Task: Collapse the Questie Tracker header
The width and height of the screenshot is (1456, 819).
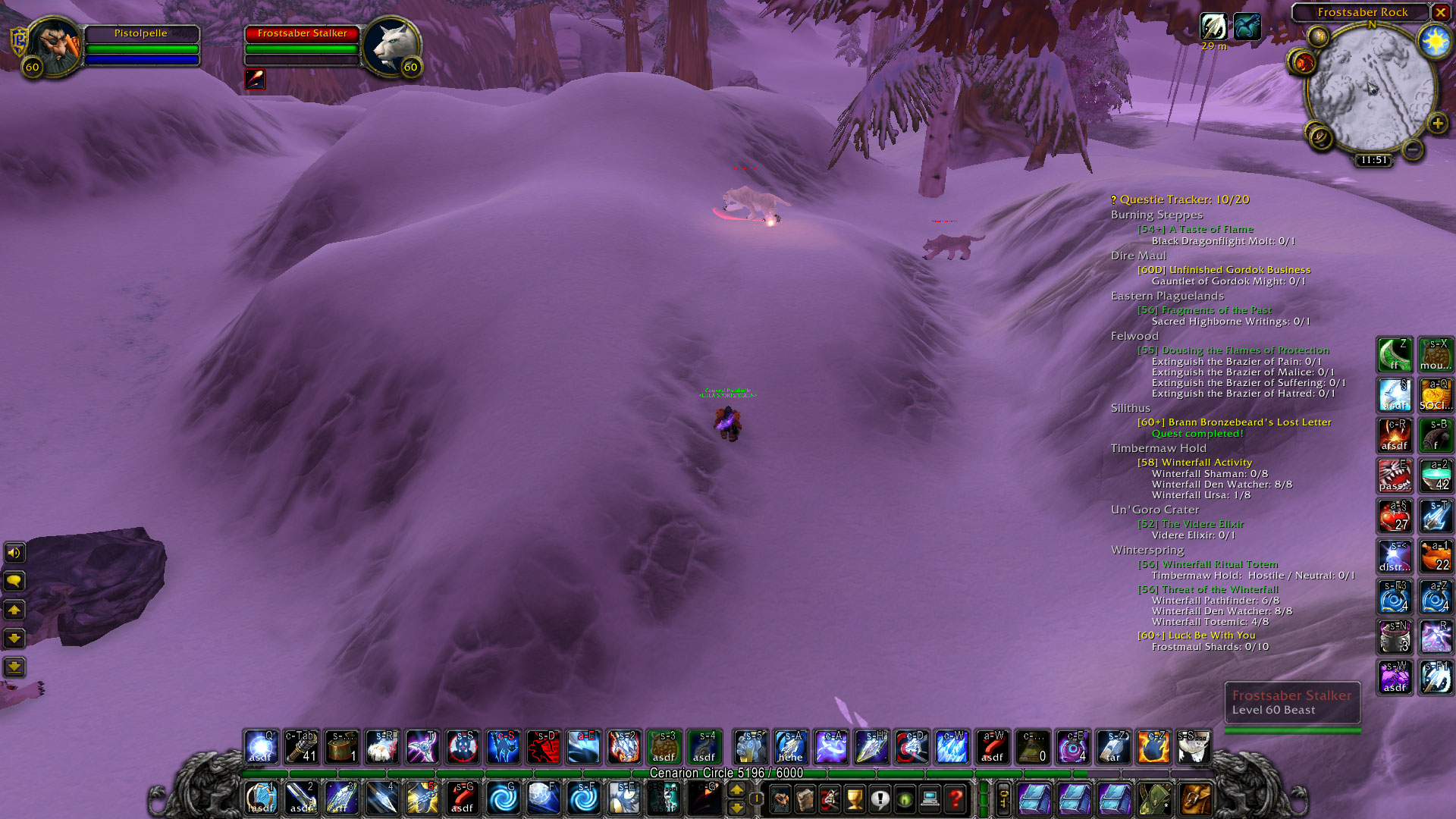Action: click(1178, 199)
